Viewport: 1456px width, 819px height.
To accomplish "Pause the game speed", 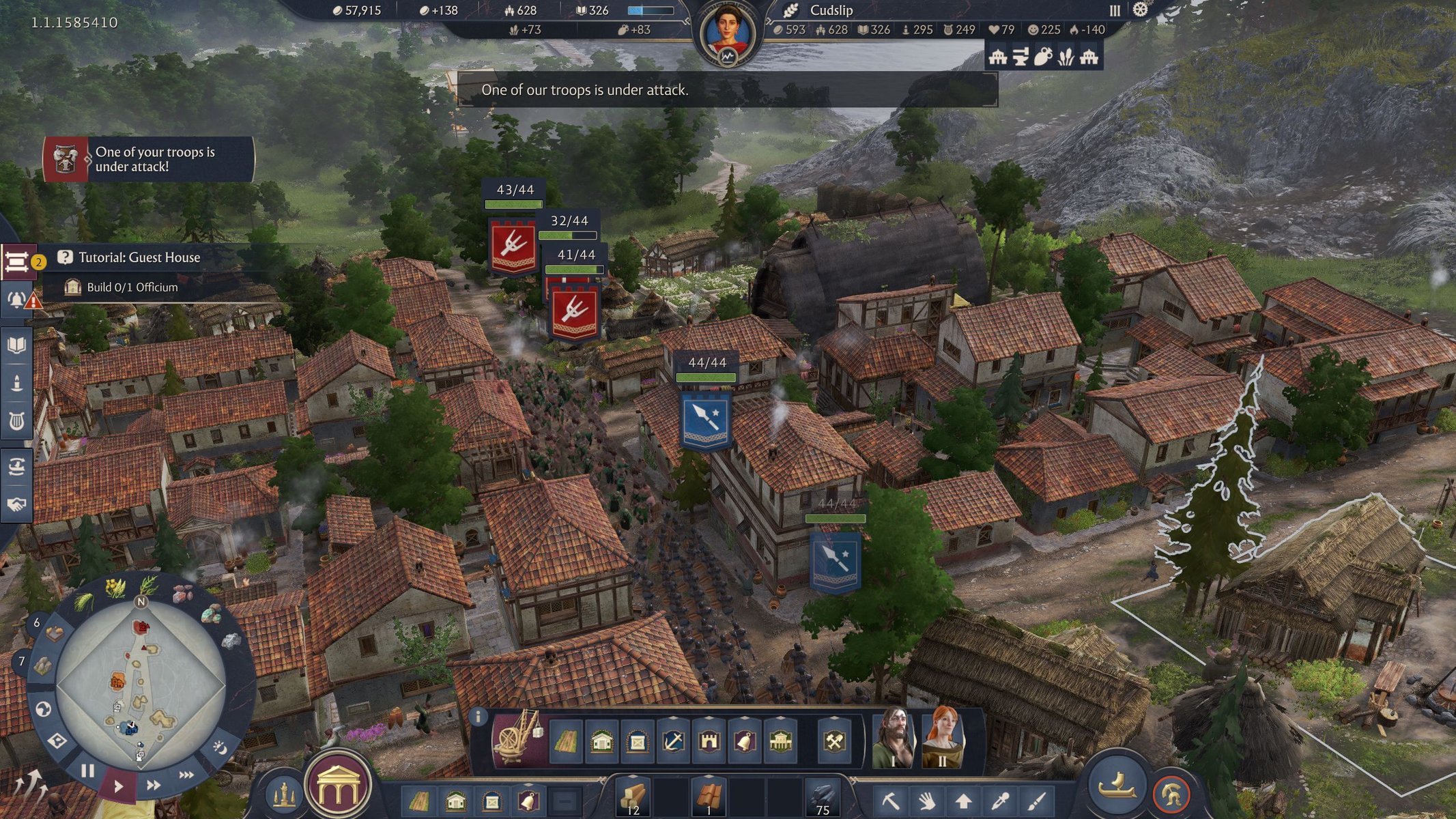I will [88, 771].
